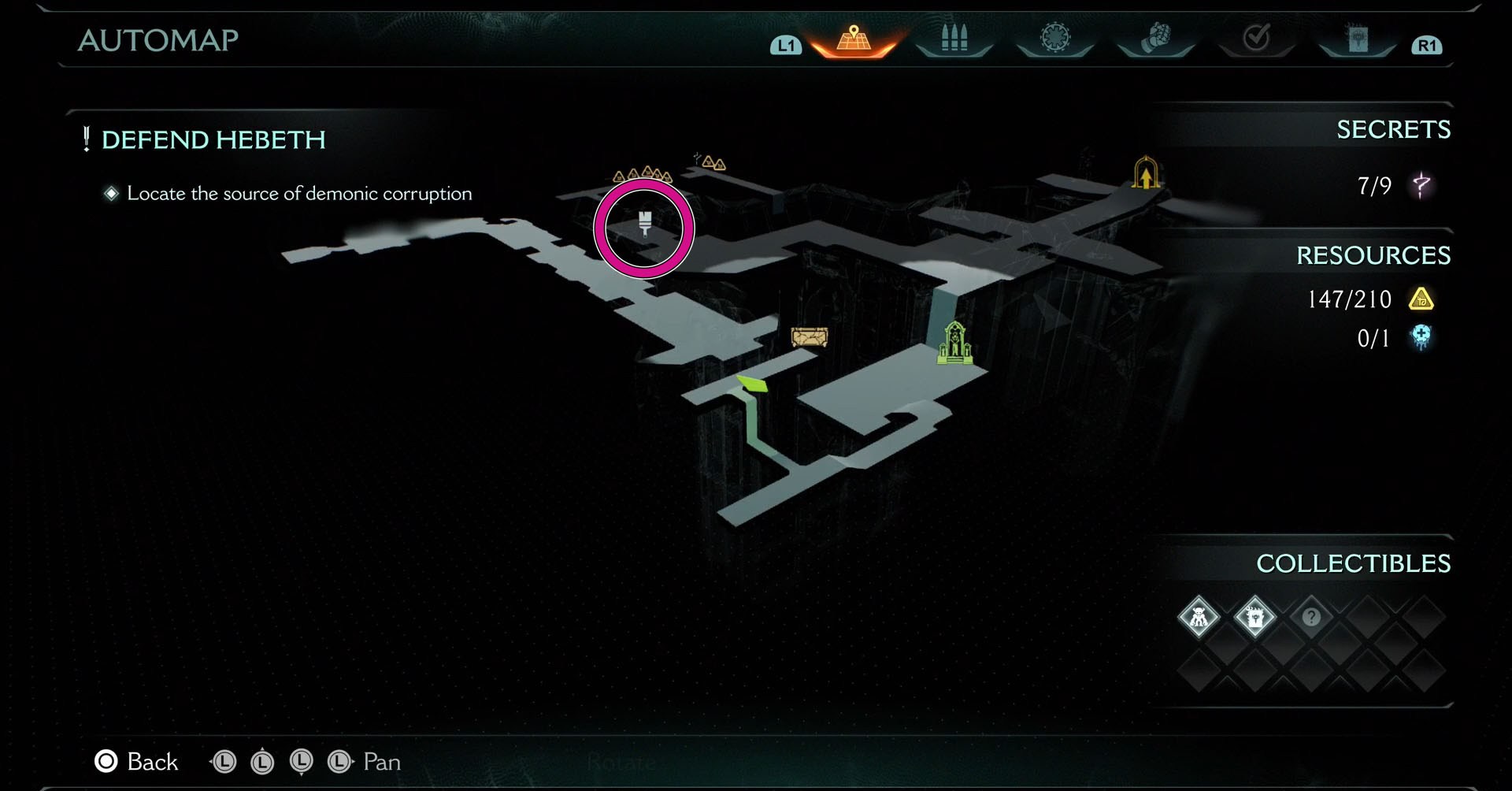Switch to the armored fist tab
The height and width of the screenshot is (791, 1512).
coord(1155,39)
